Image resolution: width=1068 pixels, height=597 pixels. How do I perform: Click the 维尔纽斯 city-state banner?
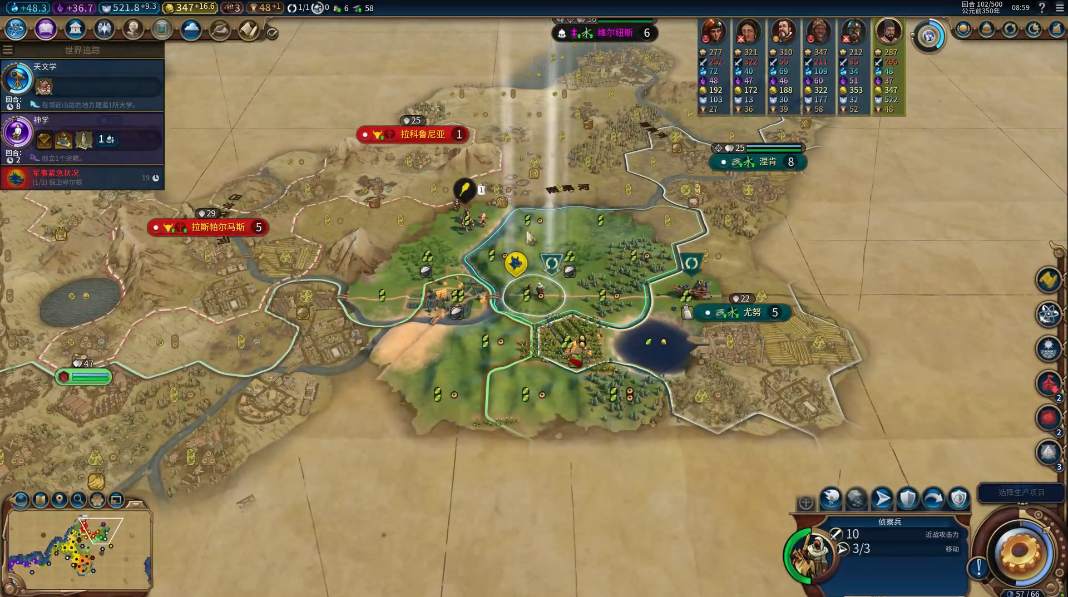pyautogui.click(x=606, y=33)
